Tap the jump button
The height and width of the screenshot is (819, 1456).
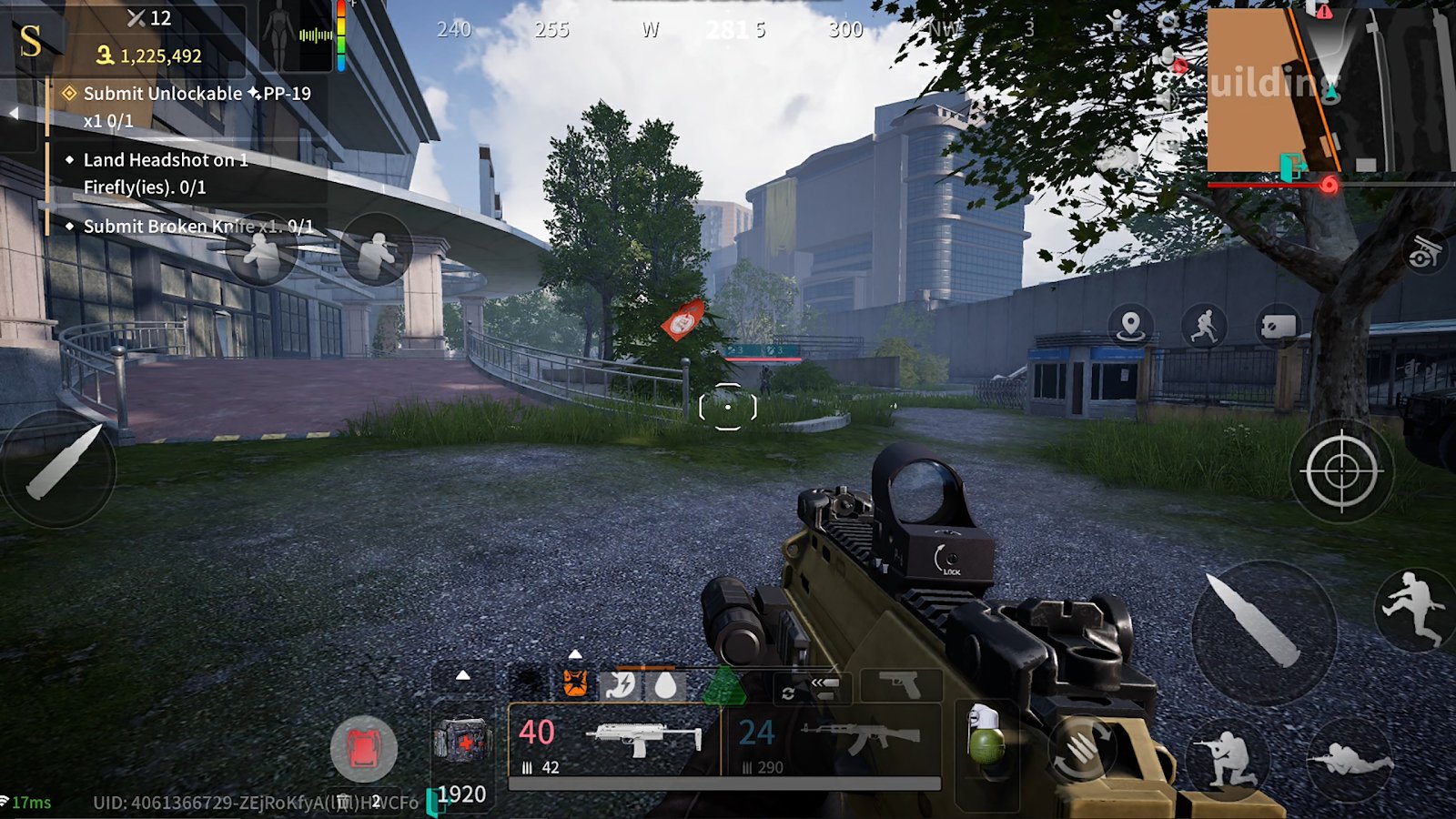coord(1413,607)
